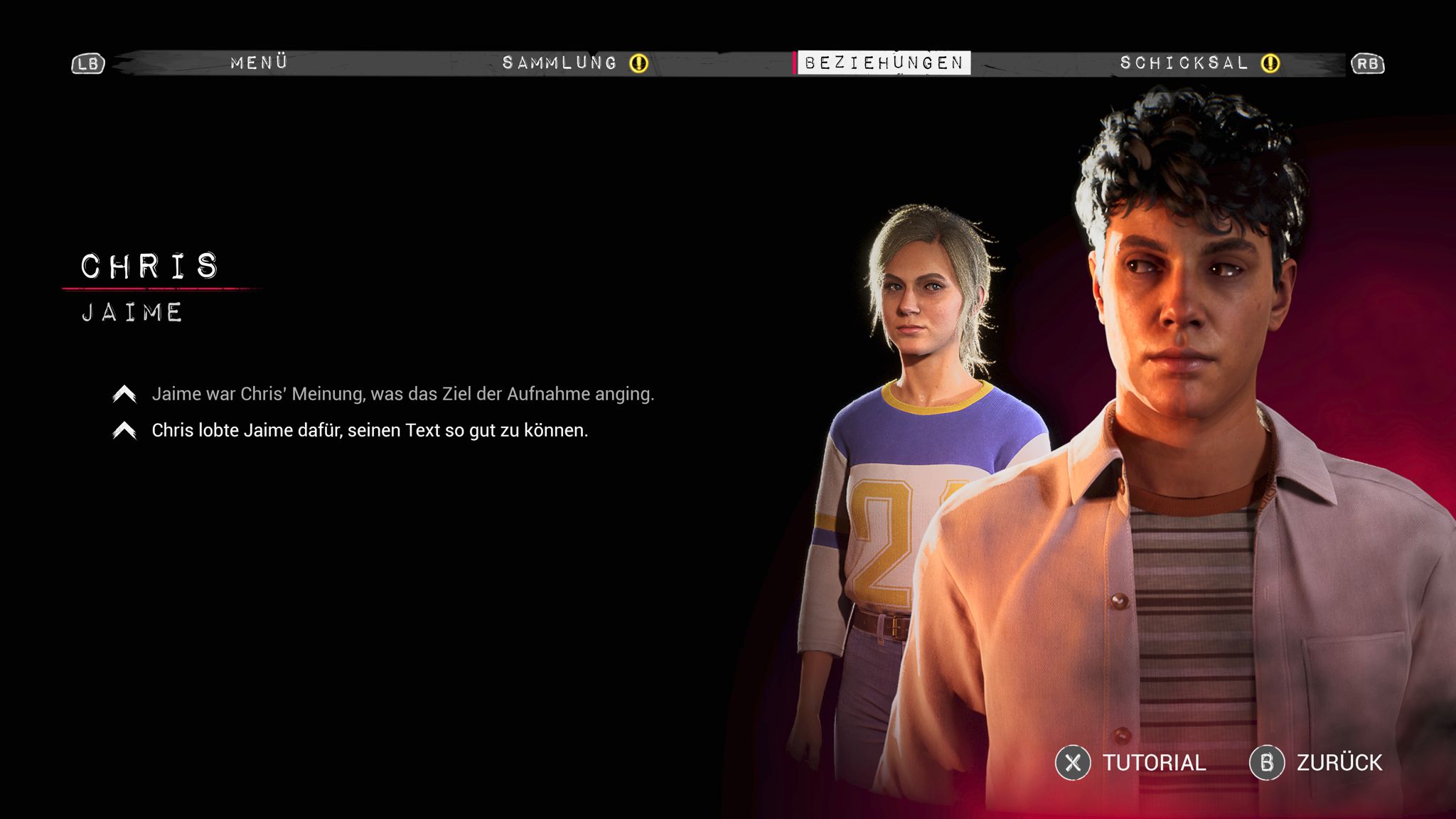The width and height of the screenshot is (1456, 819).
Task: Go to the Schicksal tab
Action: coord(1184,63)
